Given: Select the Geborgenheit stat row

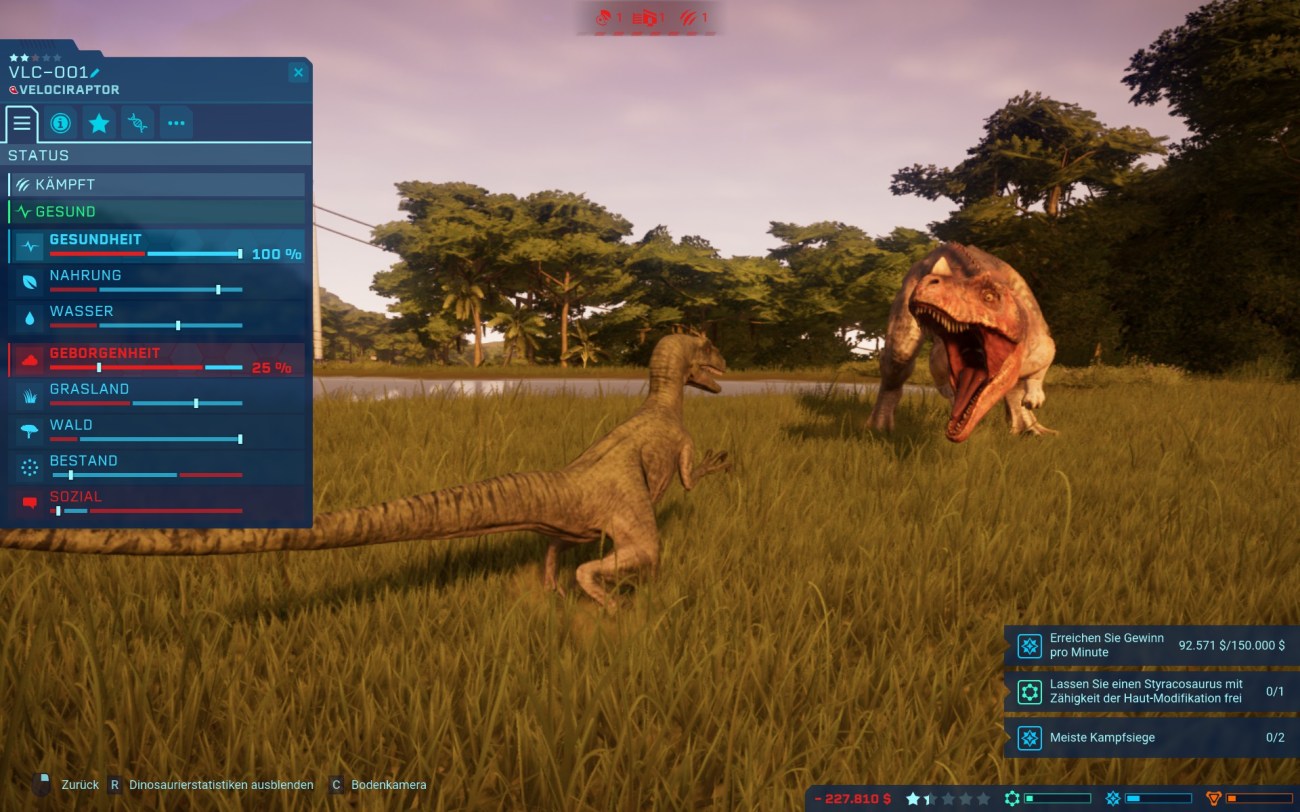Looking at the screenshot, I should (x=156, y=360).
